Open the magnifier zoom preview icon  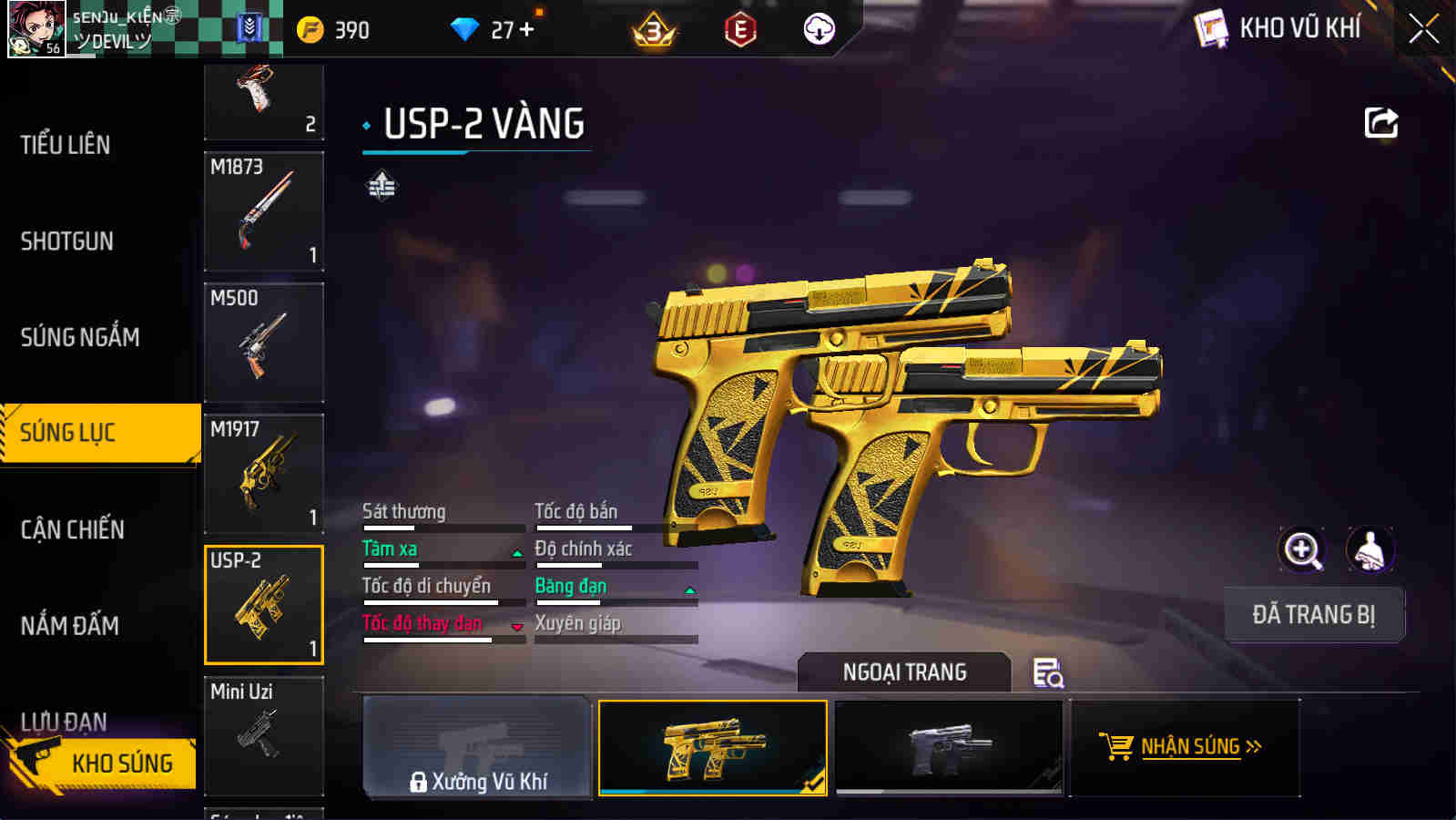click(x=1303, y=549)
